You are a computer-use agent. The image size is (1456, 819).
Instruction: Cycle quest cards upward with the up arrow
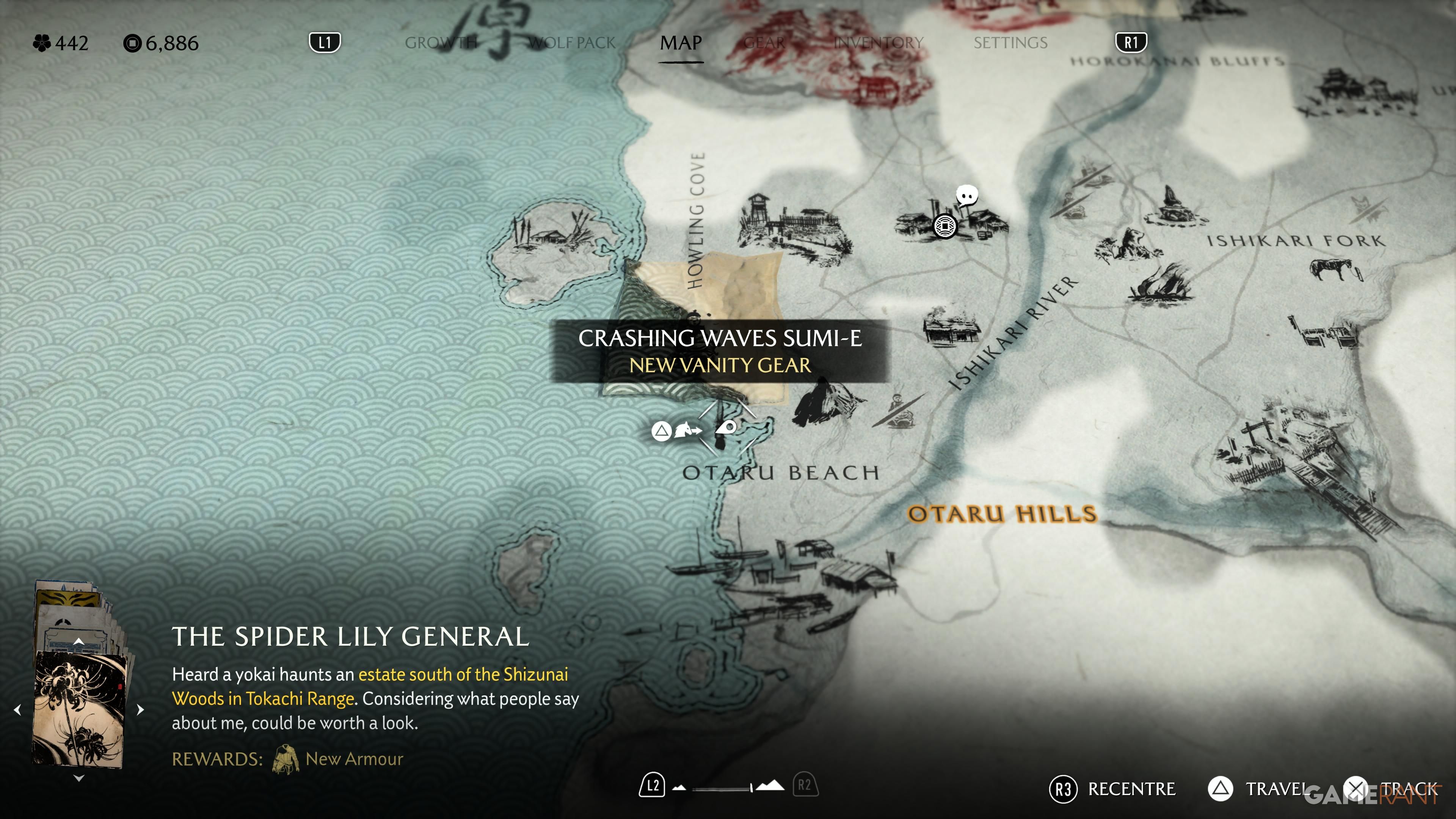pyautogui.click(x=79, y=641)
